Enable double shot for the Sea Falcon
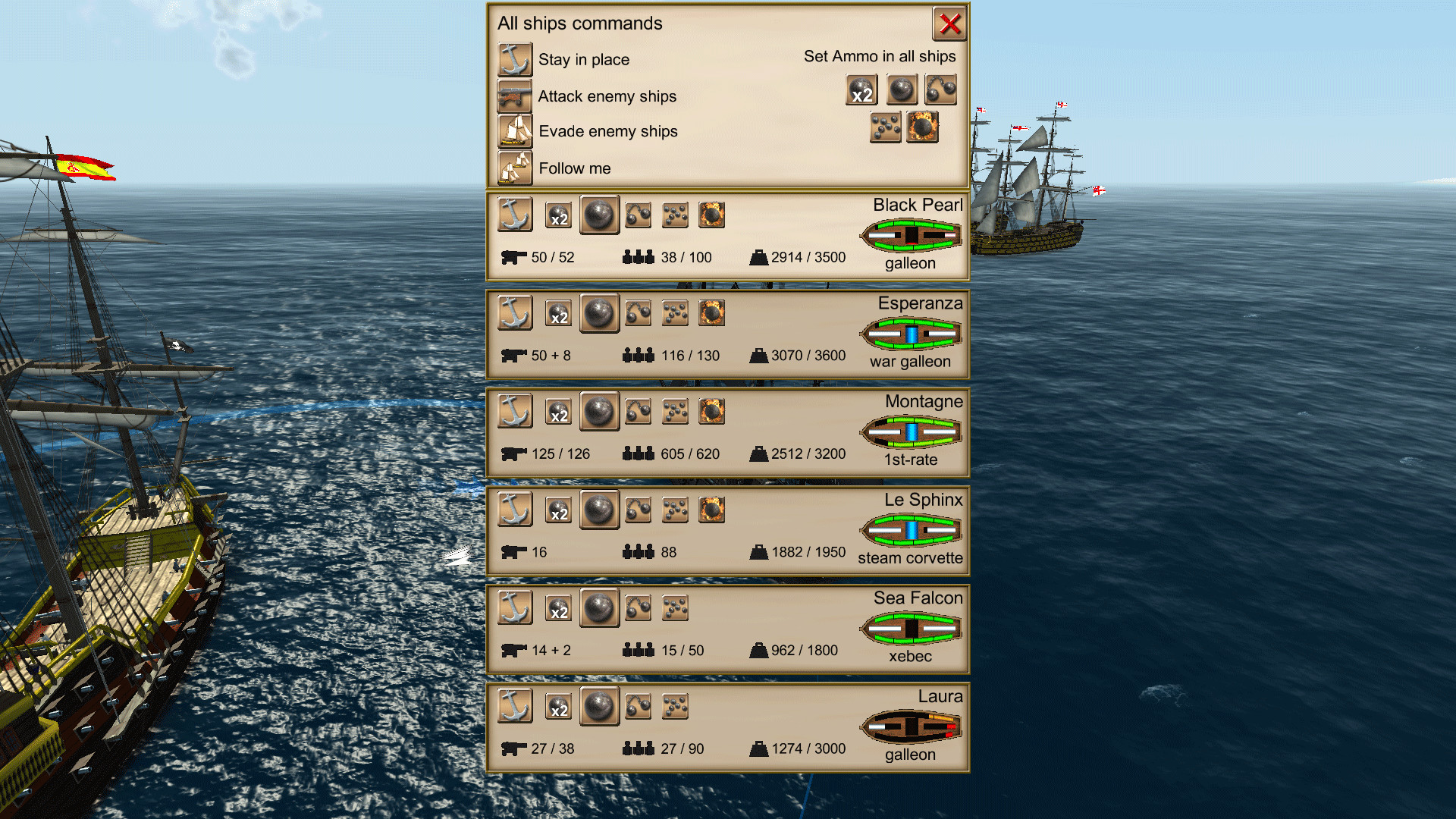The width and height of the screenshot is (1456, 819). (558, 607)
